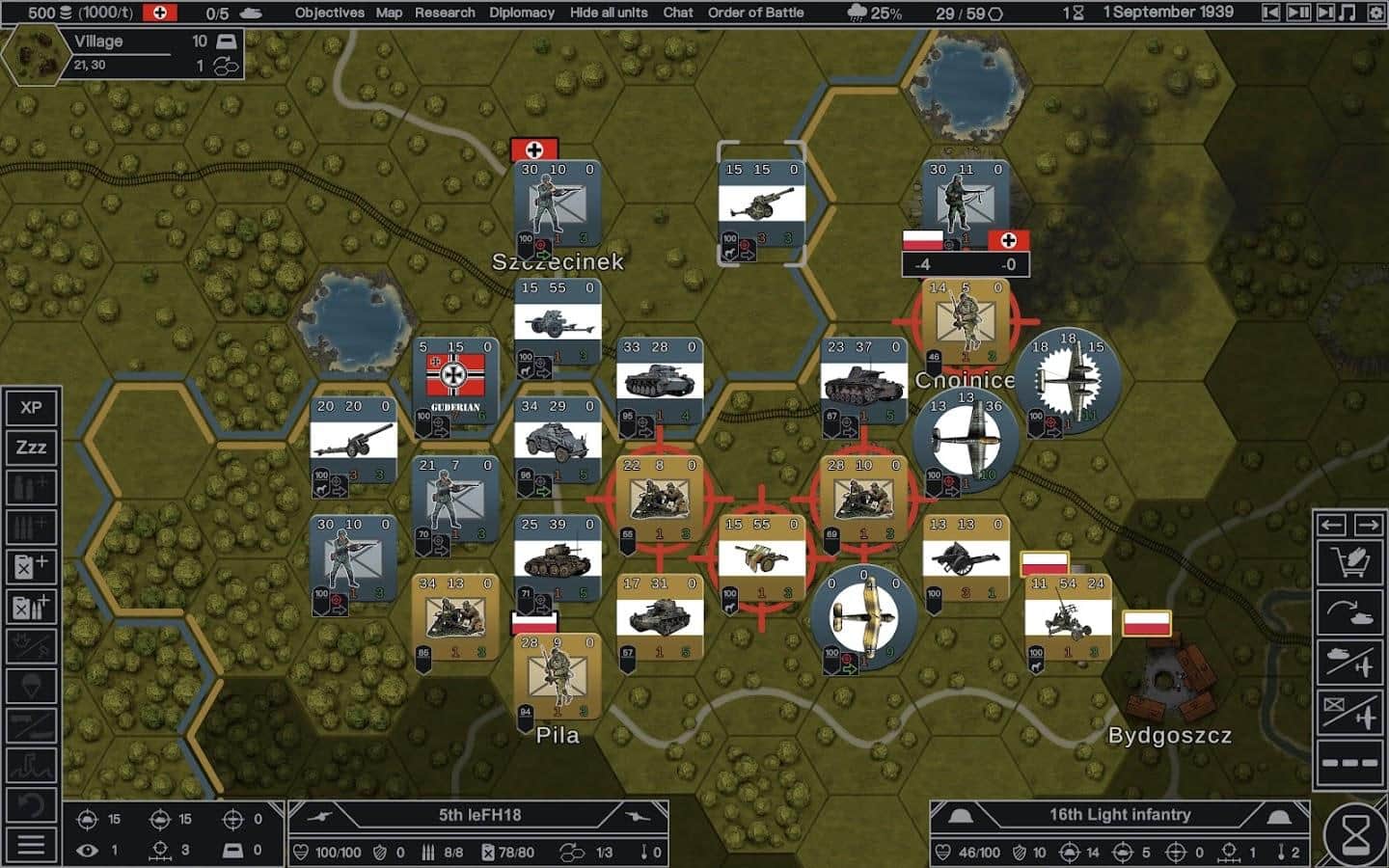Toggle the tank/aircraft layer button
Image resolution: width=1389 pixels, height=868 pixels.
click(1350, 664)
